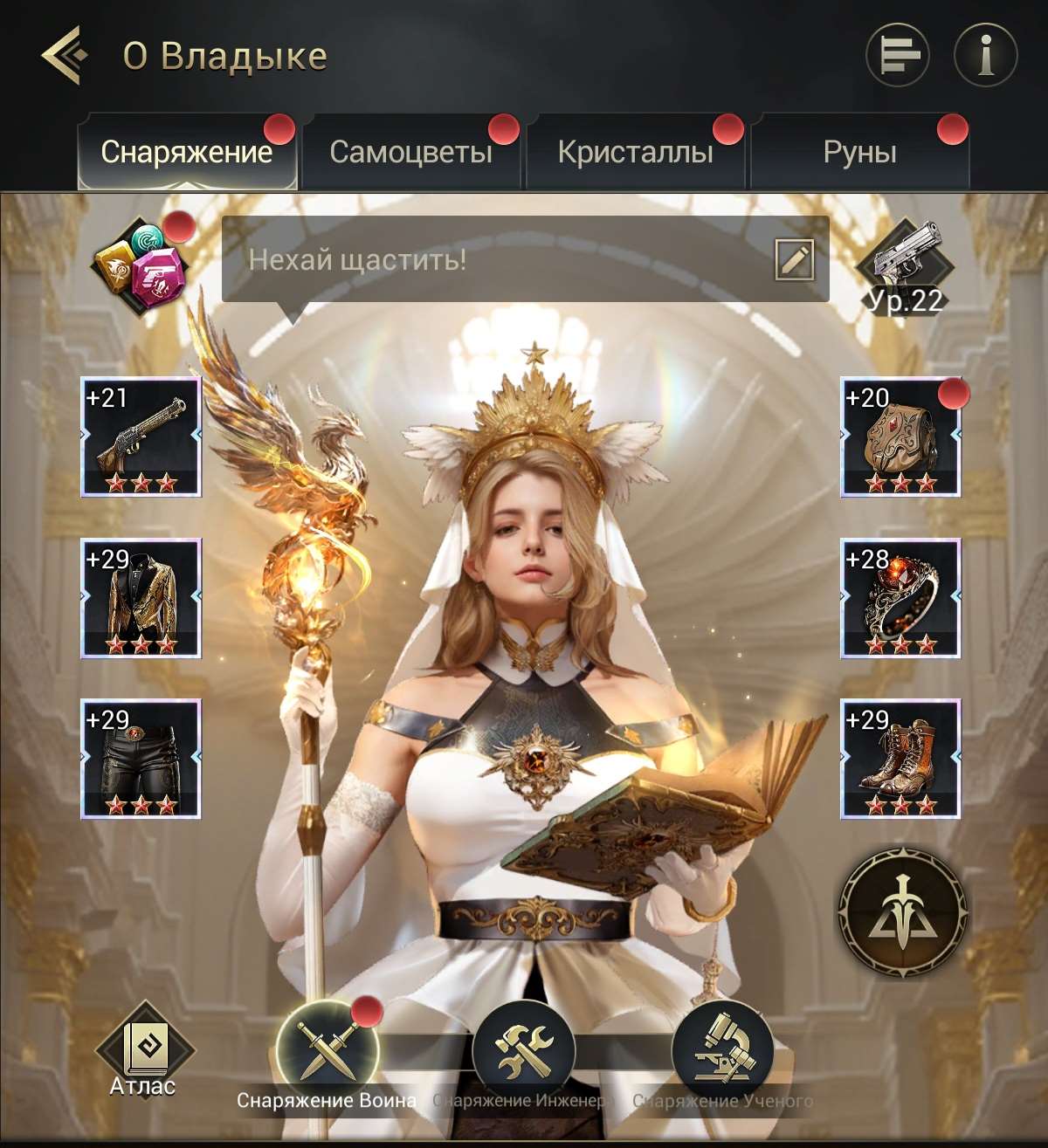Switch to the Снаряжение tab

click(x=187, y=152)
